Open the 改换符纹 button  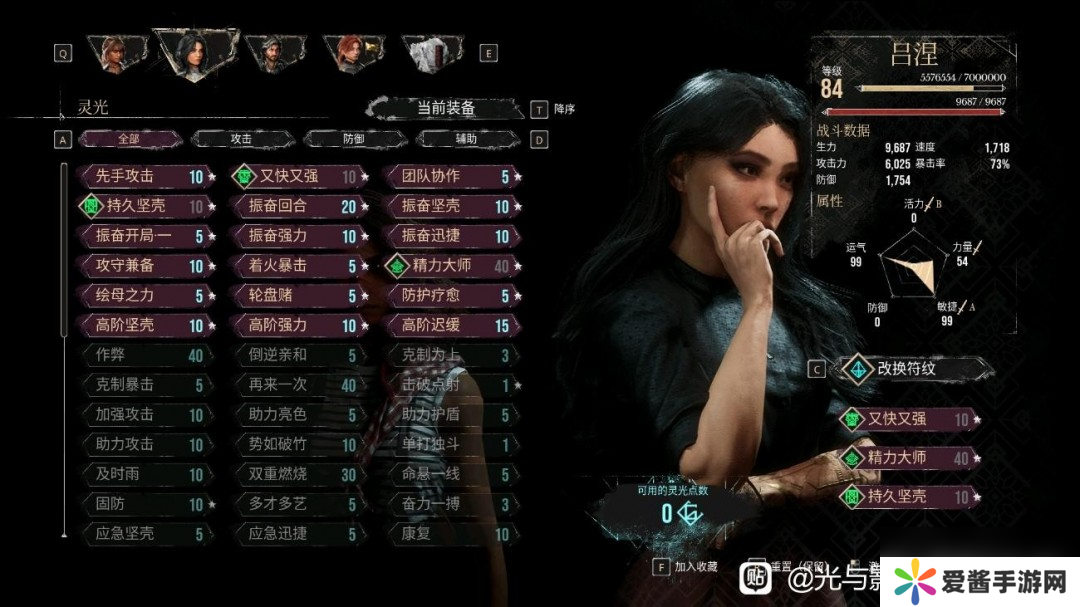[x=904, y=369]
